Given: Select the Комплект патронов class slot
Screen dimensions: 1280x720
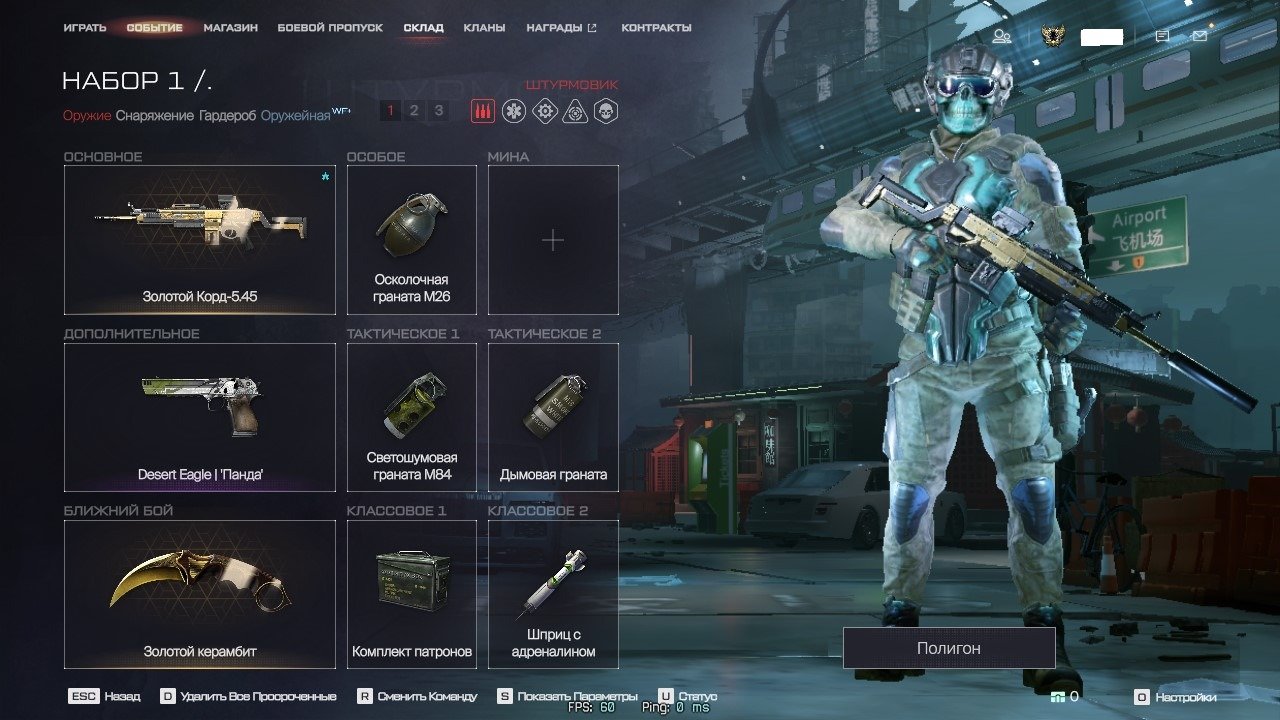Looking at the screenshot, I should [x=411, y=594].
